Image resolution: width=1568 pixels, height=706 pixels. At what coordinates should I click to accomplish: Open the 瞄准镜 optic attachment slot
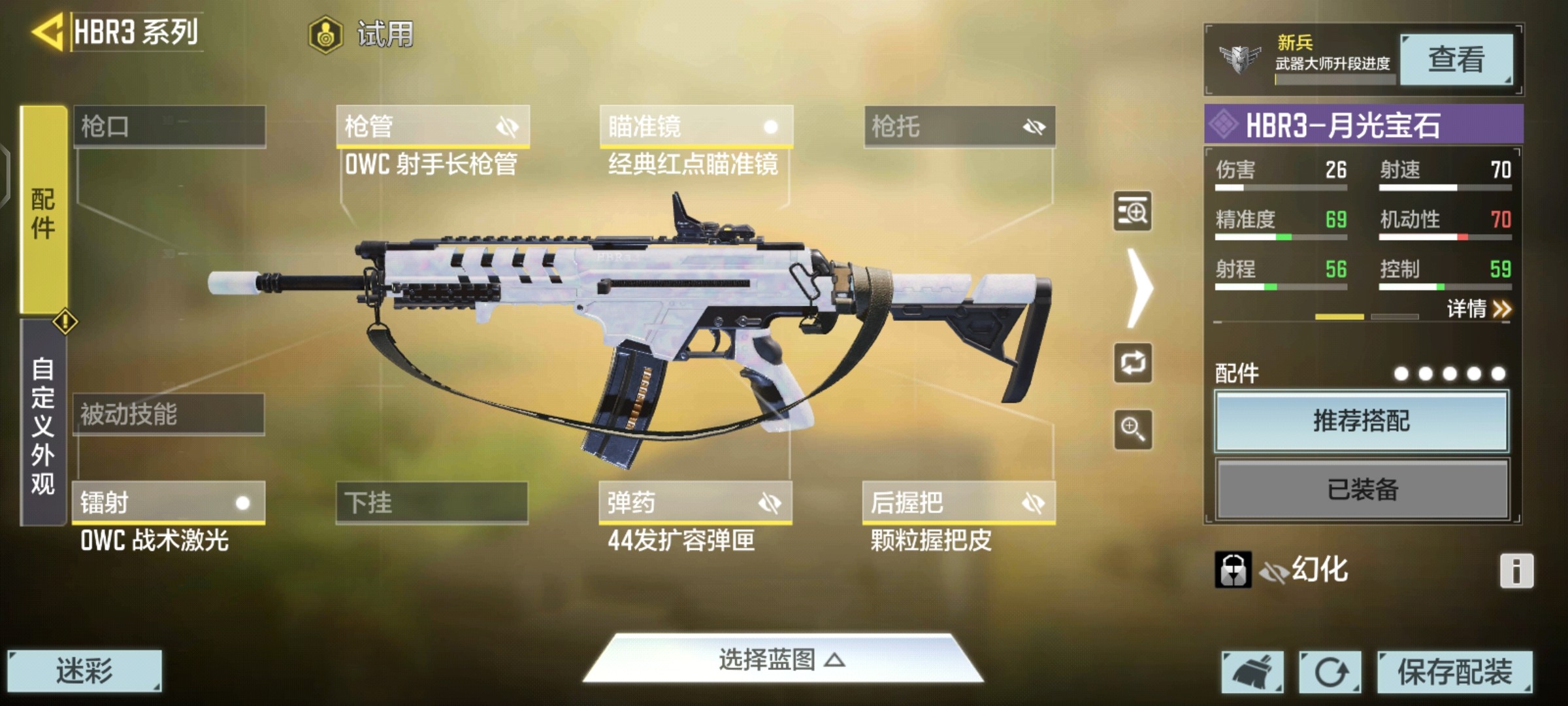[696, 126]
